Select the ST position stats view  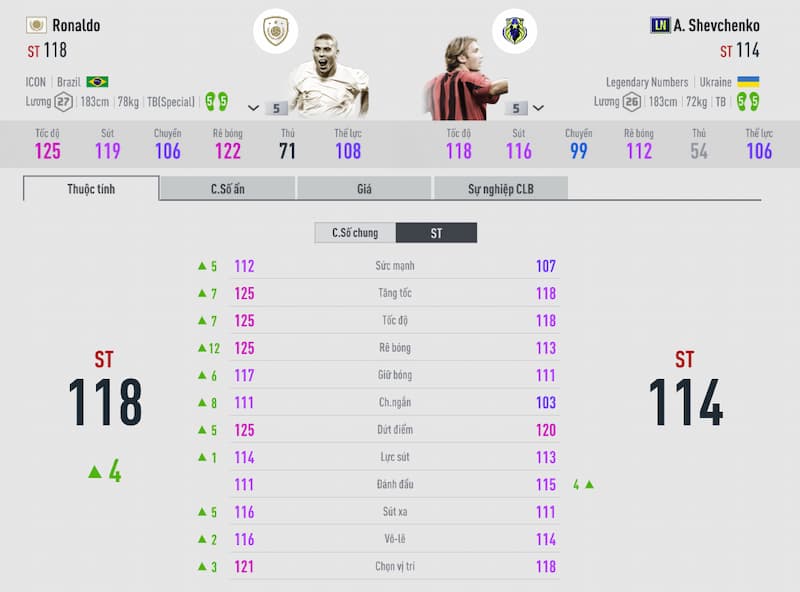tap(436, 233)
